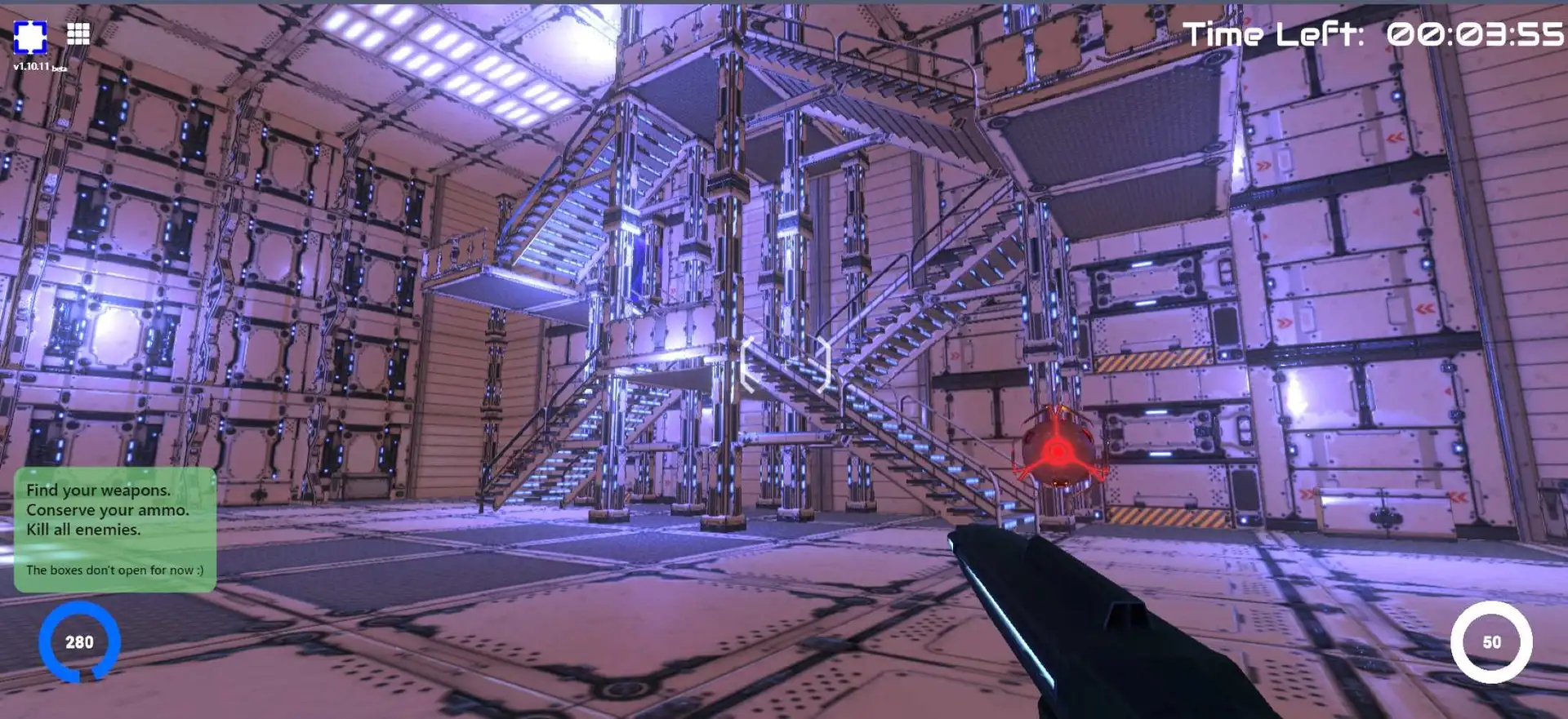Open the nine-square grid menu
Image resolution: width=1568 pixels, height=719 pixels.
[78, 33]
